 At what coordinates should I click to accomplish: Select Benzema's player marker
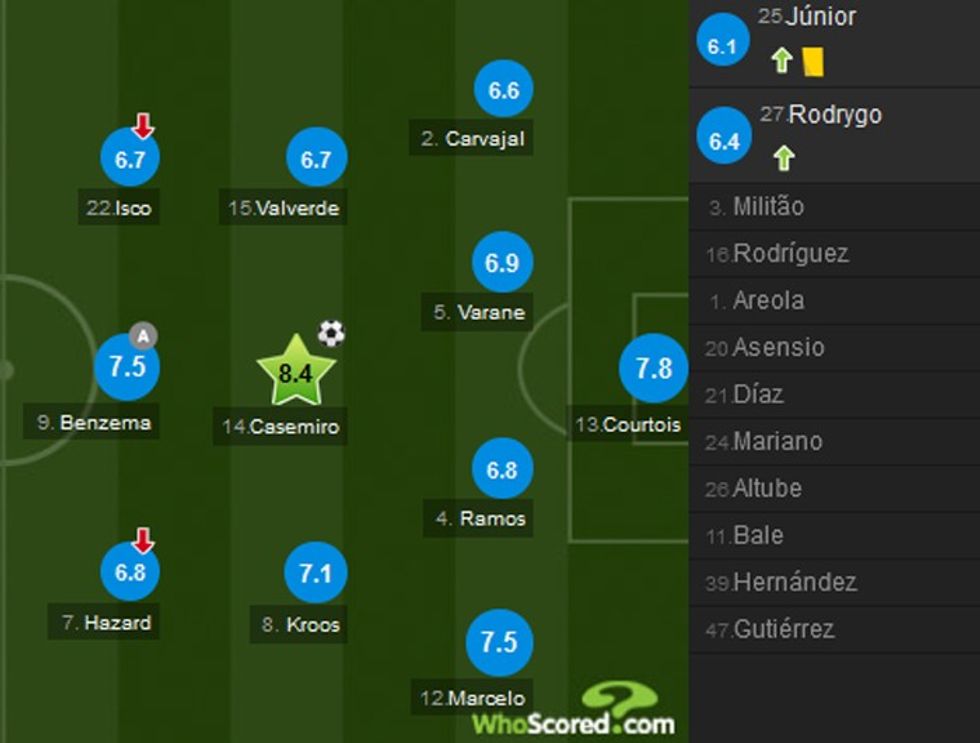point(127,366)
